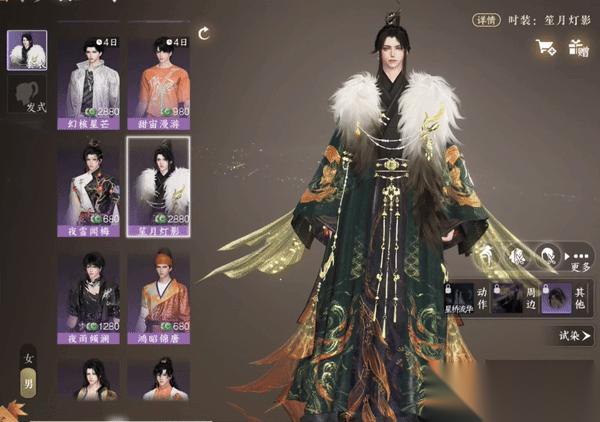The image size is (600, 422).
Task: Open the outfit category tab with character portrait
Action: 28,50
